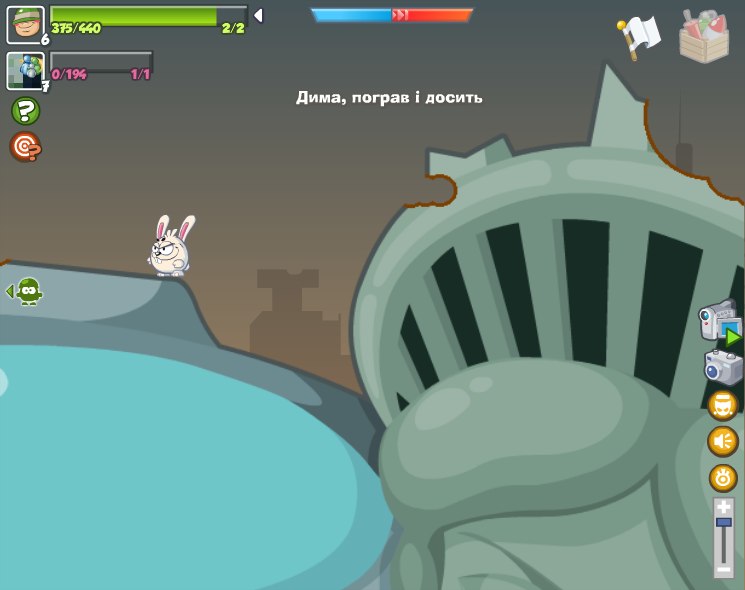Zoom in with the plus button
Viewport: 745px width, 590px height.
pos(724,508)
